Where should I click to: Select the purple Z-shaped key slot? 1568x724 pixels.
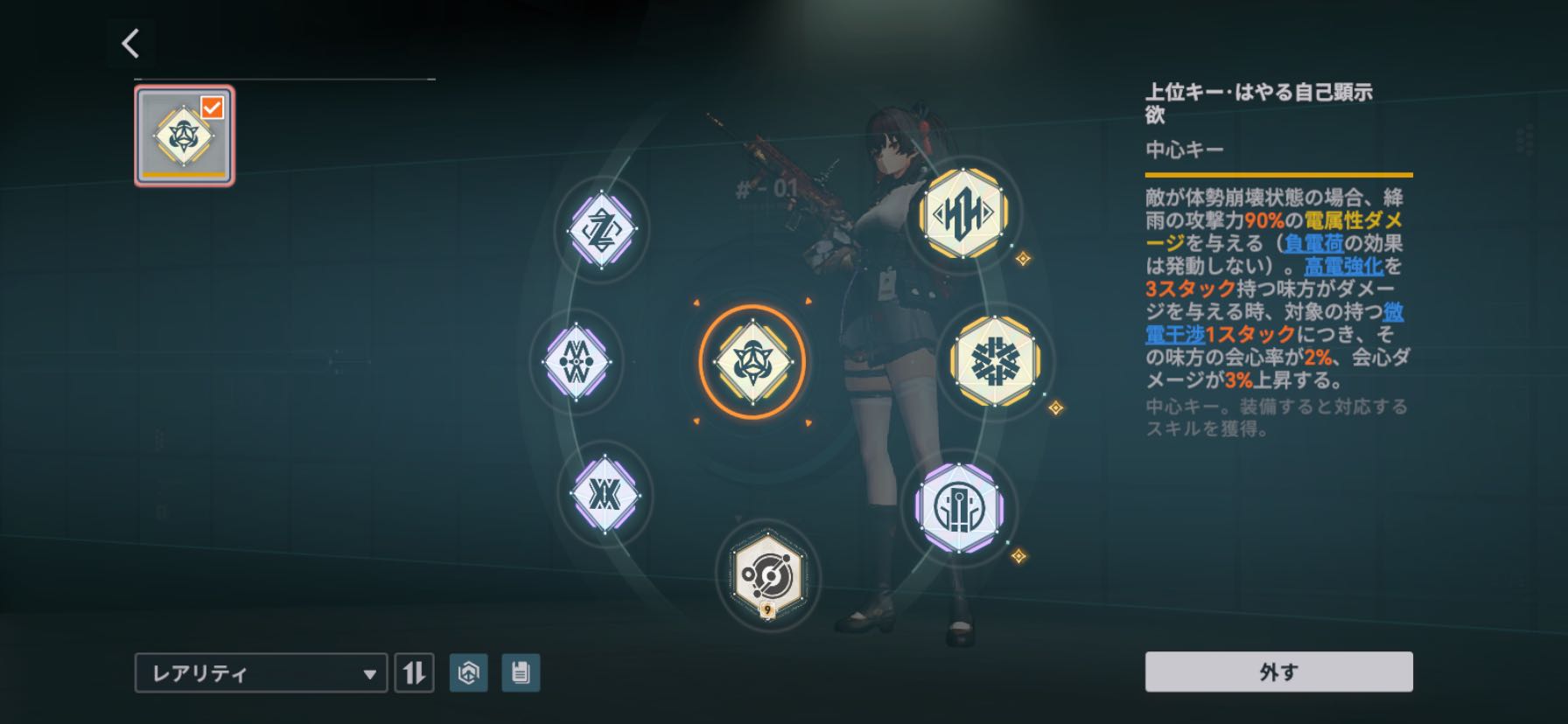(x=601, y=228)
